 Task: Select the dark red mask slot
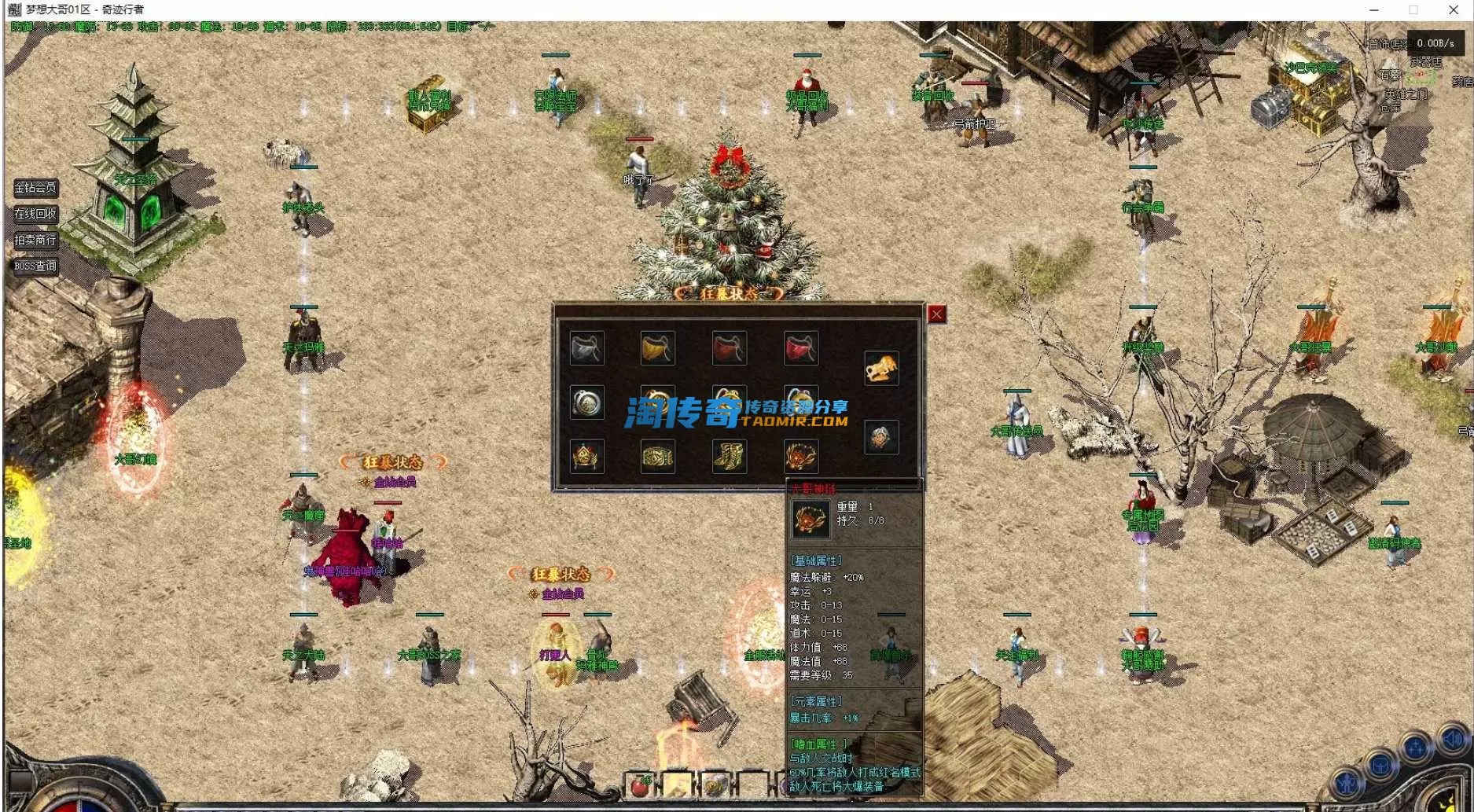(729, 348)
